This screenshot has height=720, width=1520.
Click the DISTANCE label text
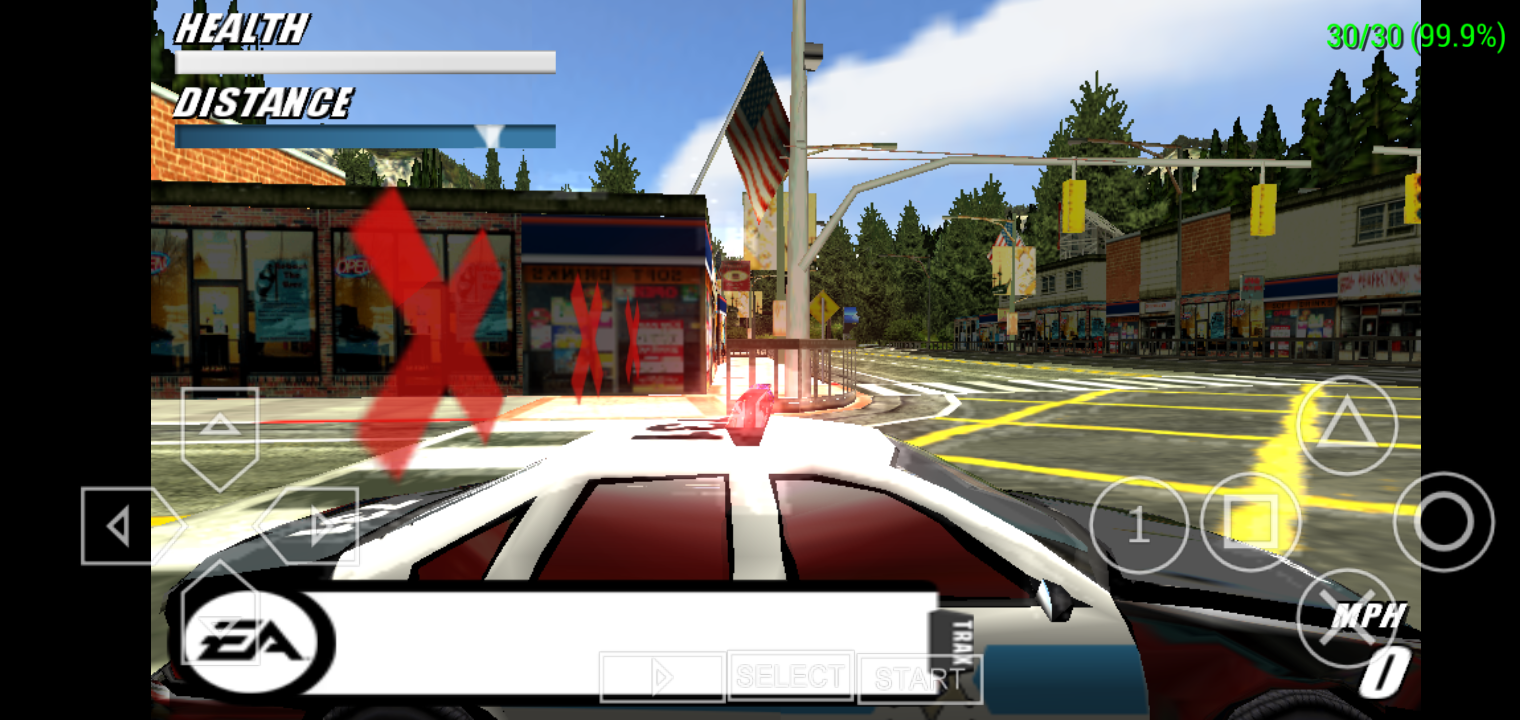(265, 103)
